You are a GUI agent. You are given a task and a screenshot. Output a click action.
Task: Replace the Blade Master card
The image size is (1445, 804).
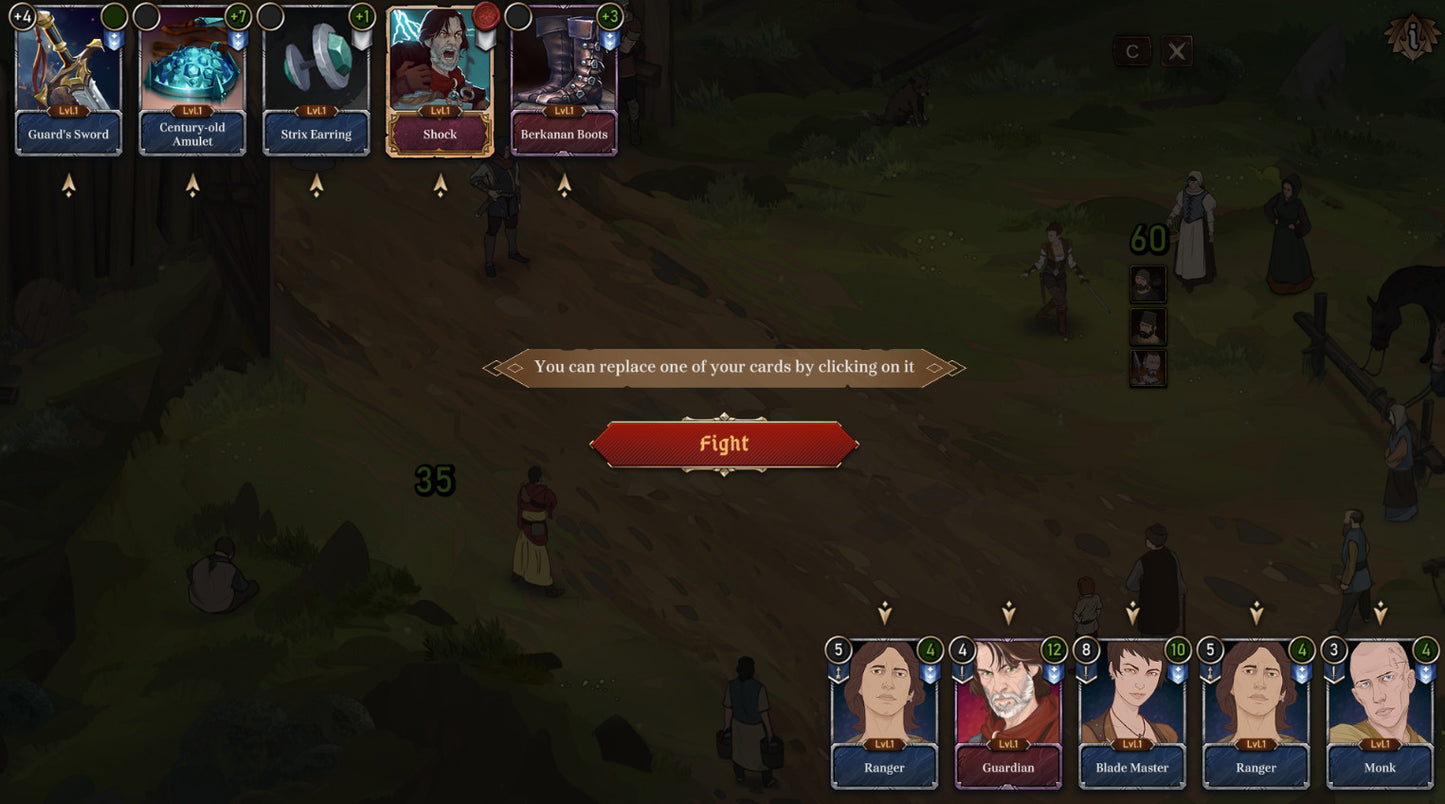[1132, 714]
